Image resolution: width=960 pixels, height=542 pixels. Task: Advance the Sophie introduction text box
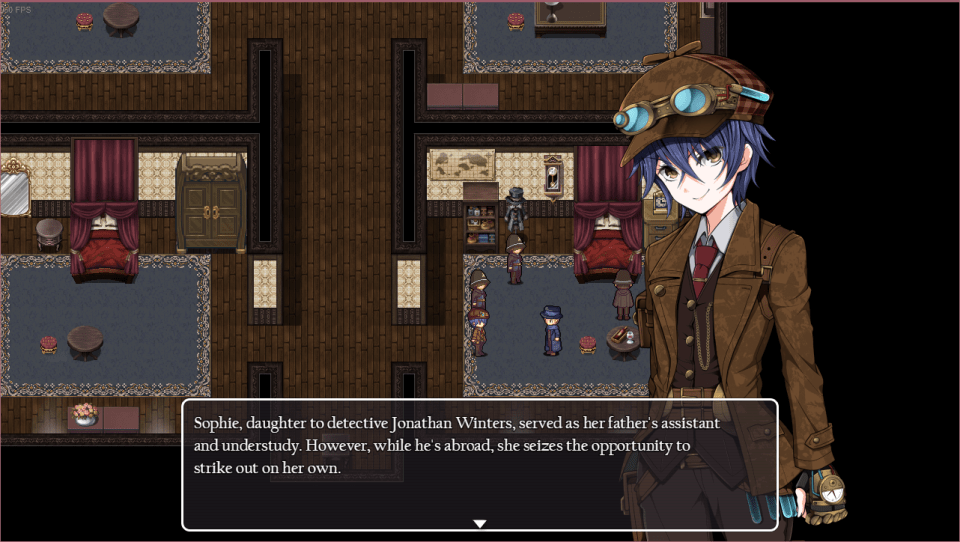click(x=479, y=465)
